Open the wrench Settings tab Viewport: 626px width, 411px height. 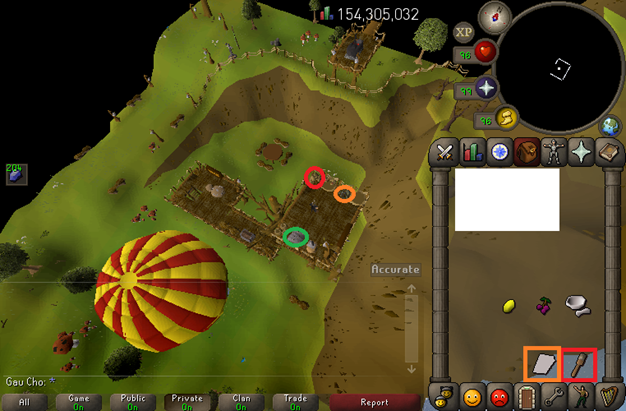(553, 393)
